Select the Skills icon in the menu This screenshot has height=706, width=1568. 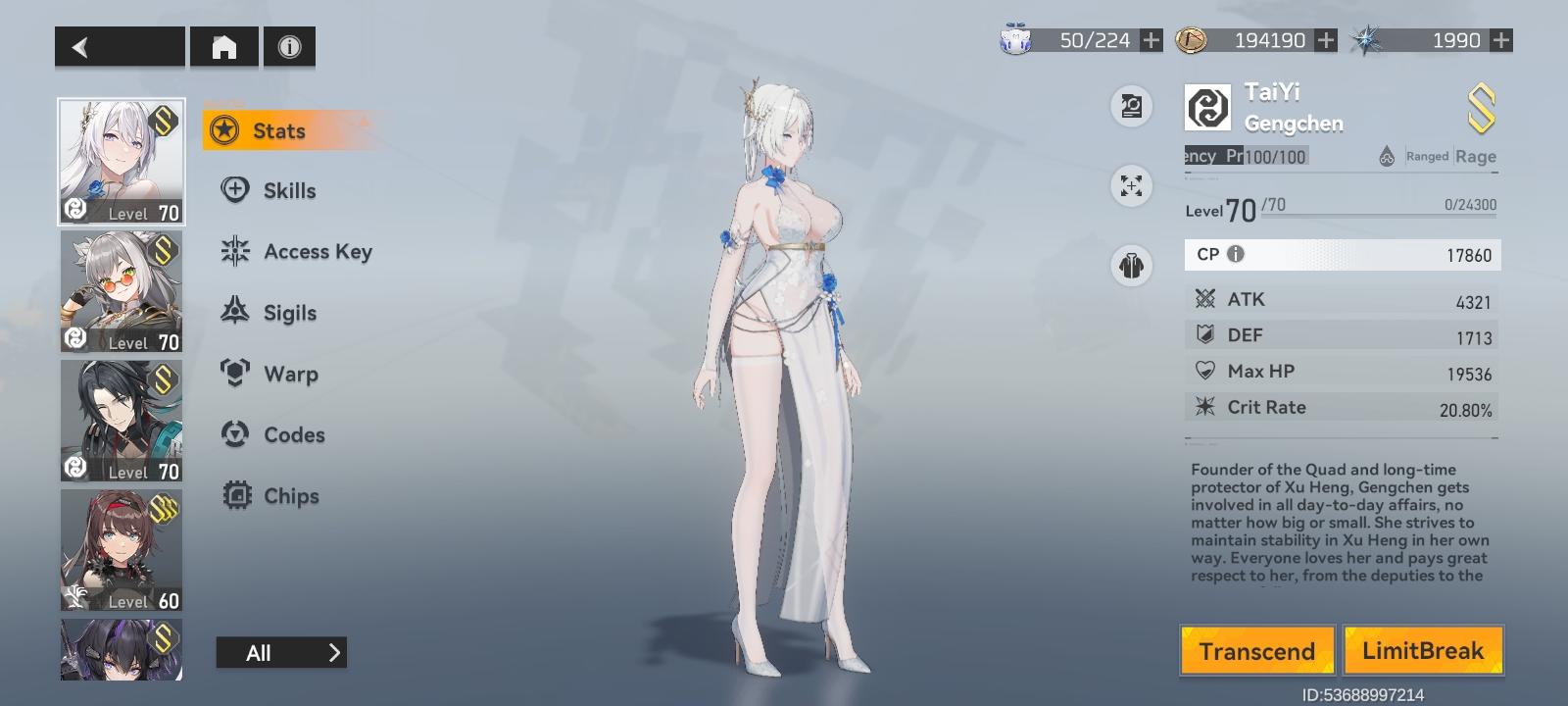coord(234,190)
